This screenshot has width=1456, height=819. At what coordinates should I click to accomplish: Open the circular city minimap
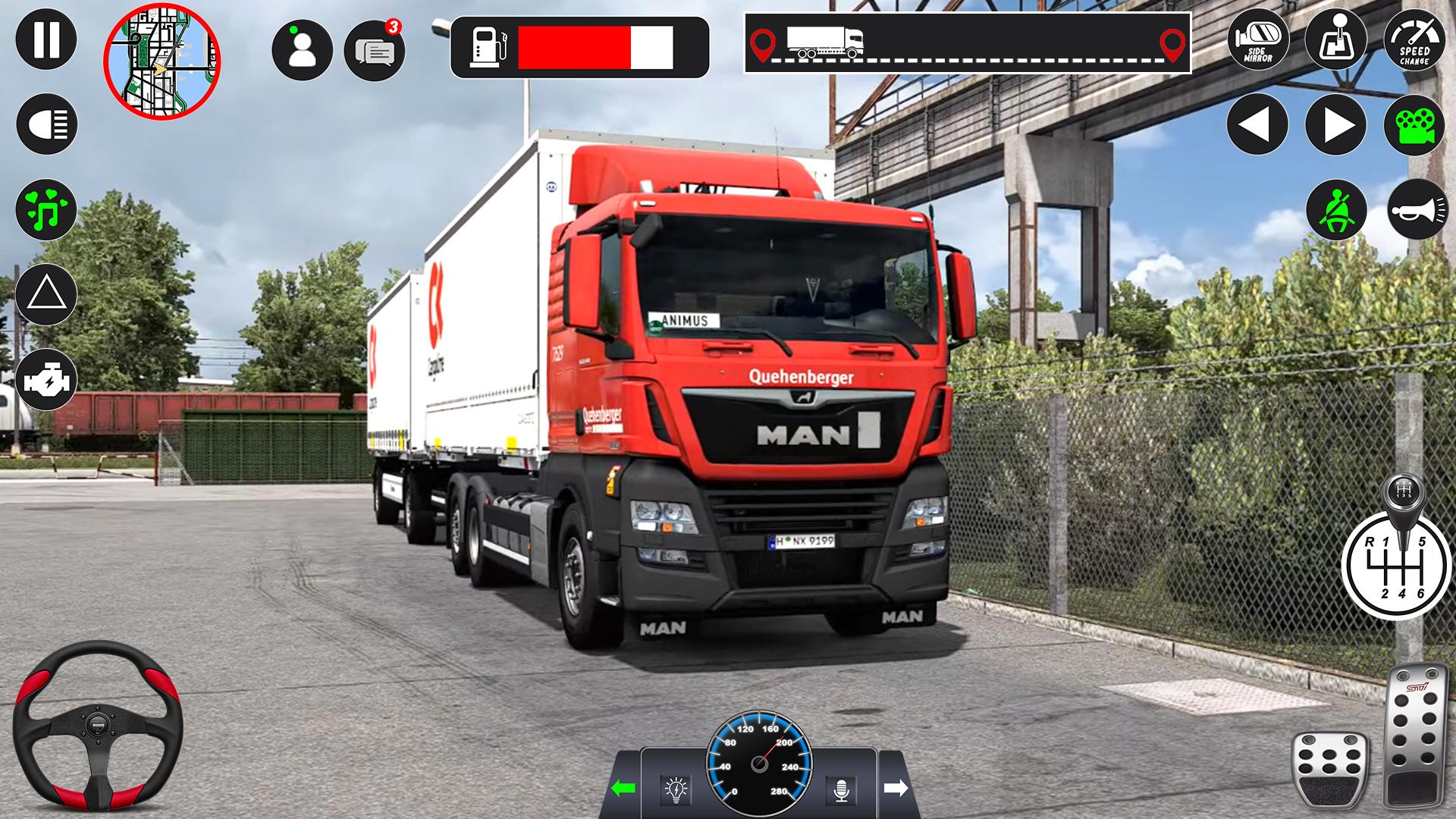point(162,62)
